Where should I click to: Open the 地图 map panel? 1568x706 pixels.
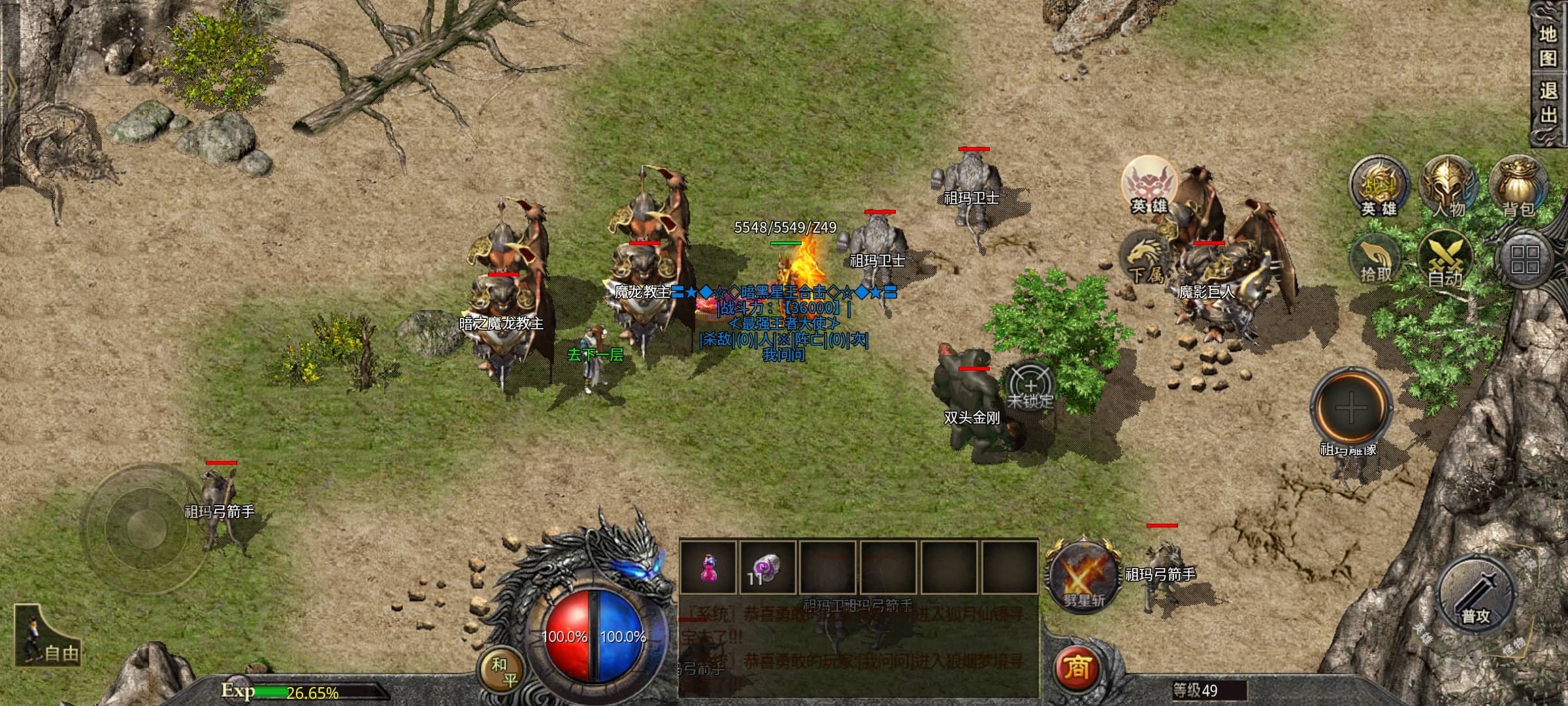(1548, 46)
